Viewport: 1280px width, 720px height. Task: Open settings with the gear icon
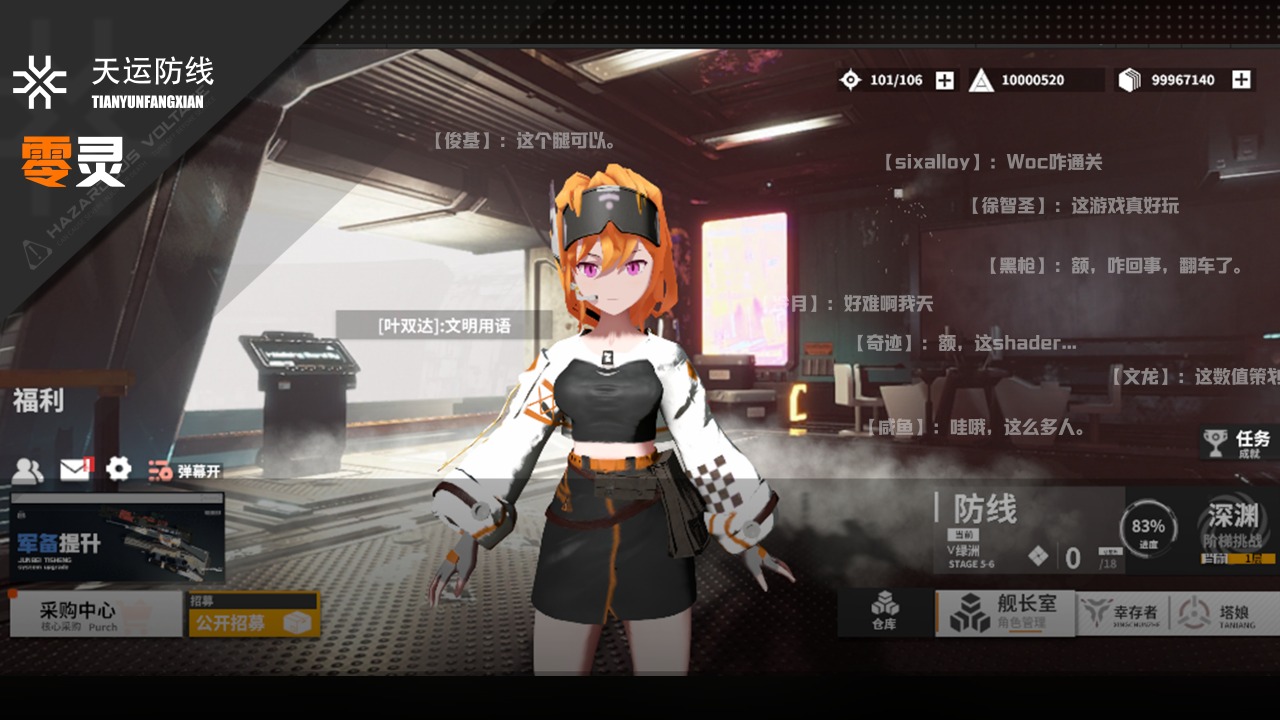(x=119, y=468)
